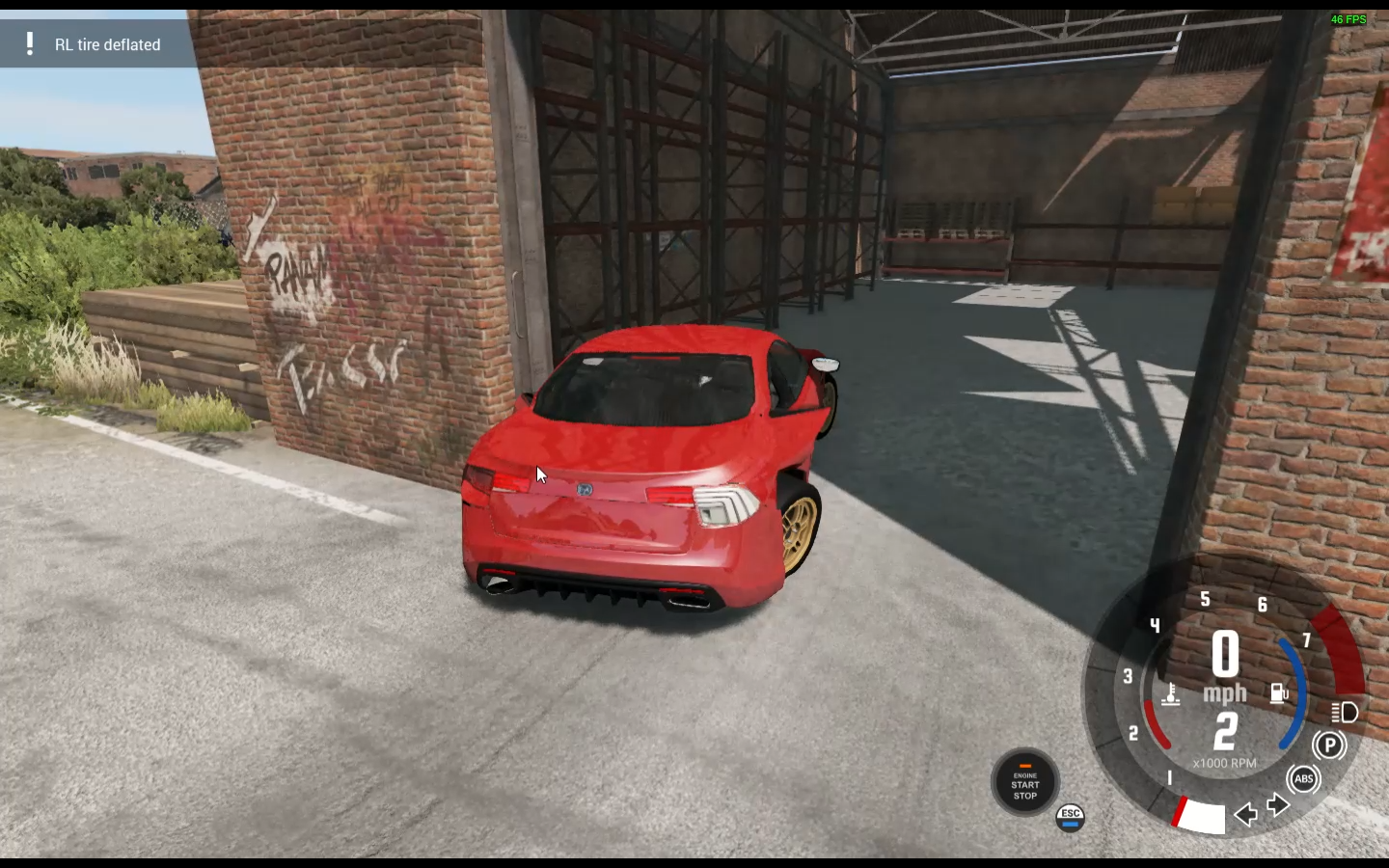Toggle the parking brake indicator
The image size is (1389, 868).
click(x=1329, y=745)
